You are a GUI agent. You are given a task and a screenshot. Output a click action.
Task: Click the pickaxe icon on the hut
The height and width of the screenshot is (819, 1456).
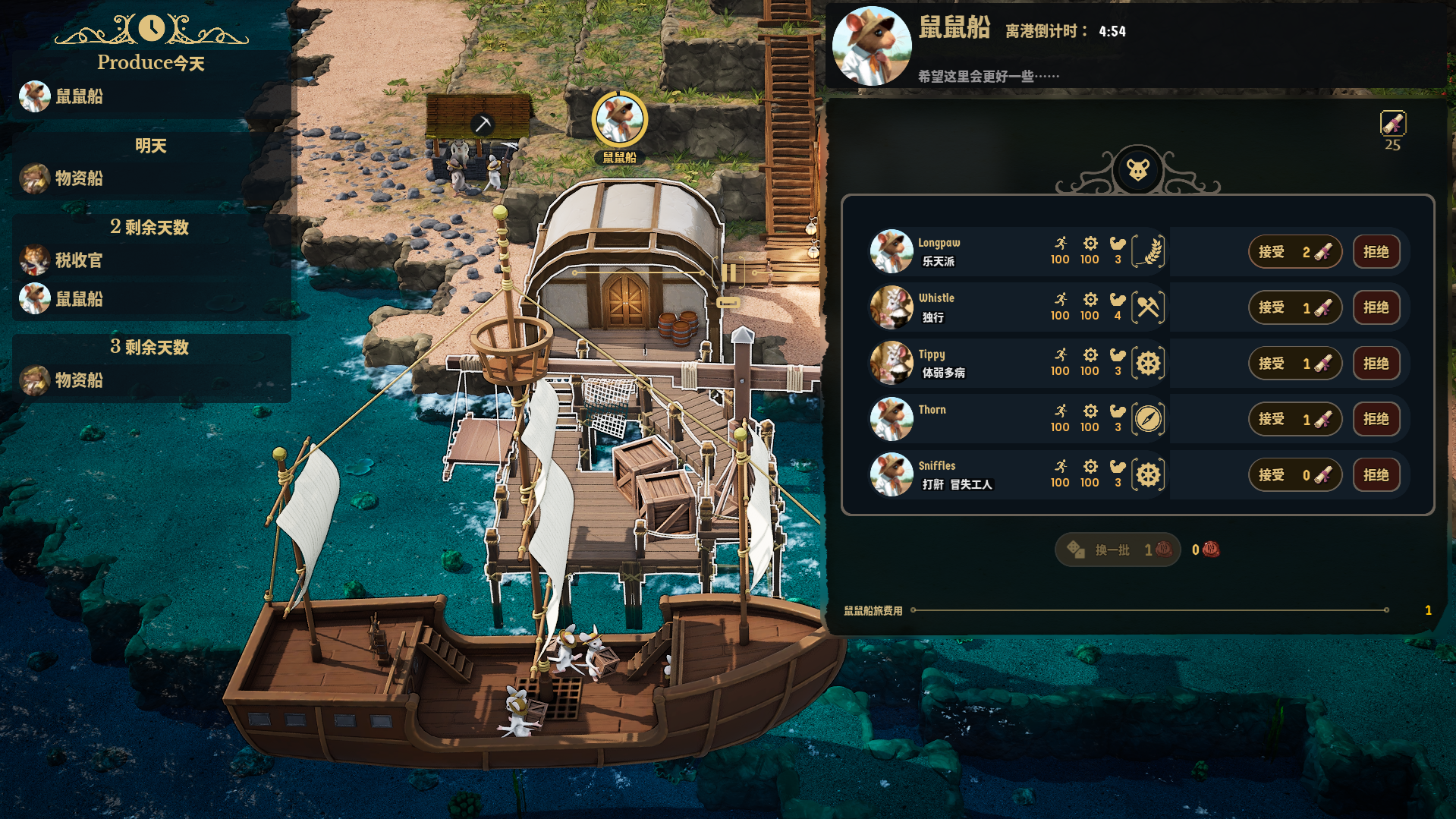click(482, 124)
